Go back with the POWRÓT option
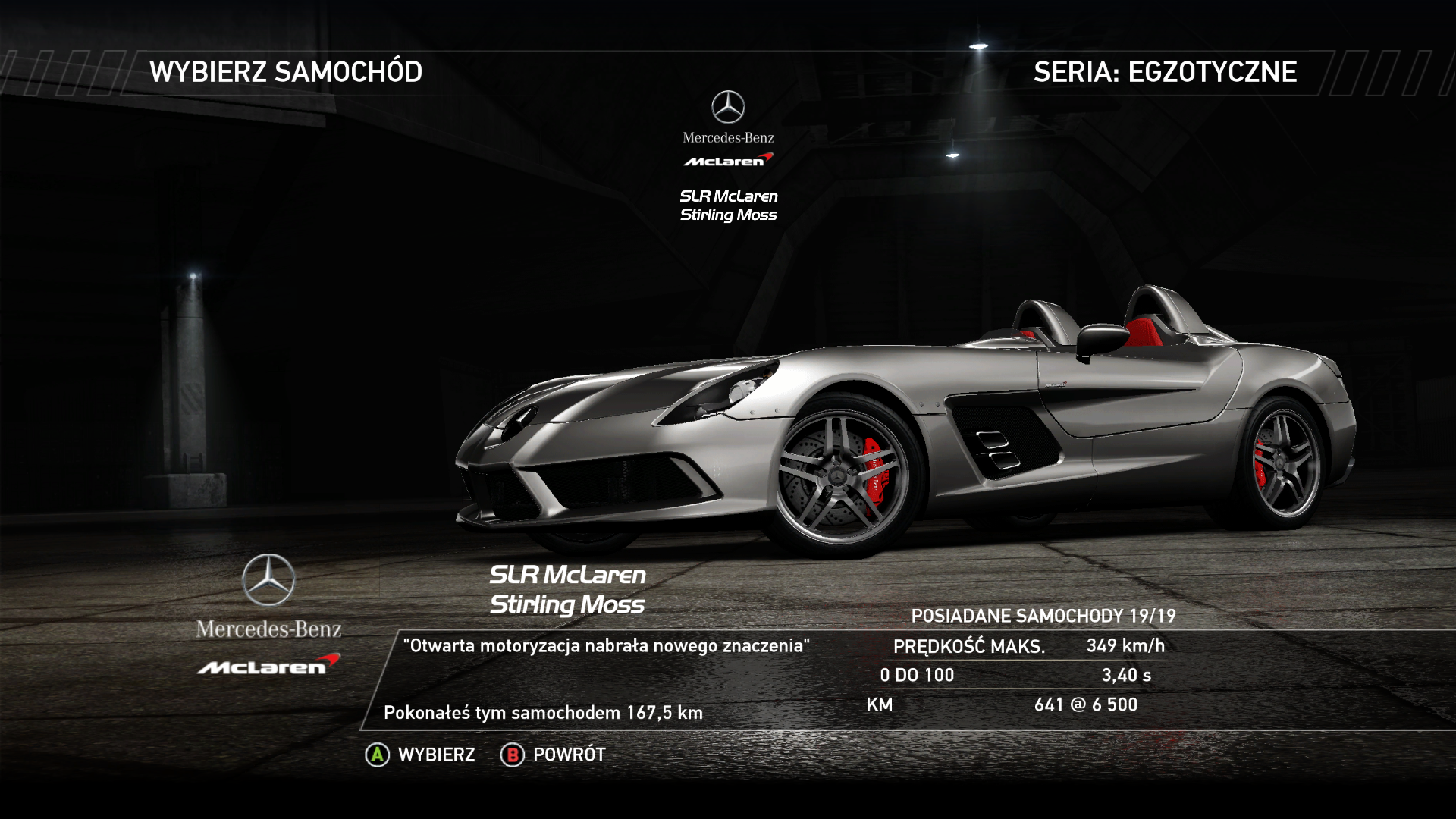 click(554, 755)
